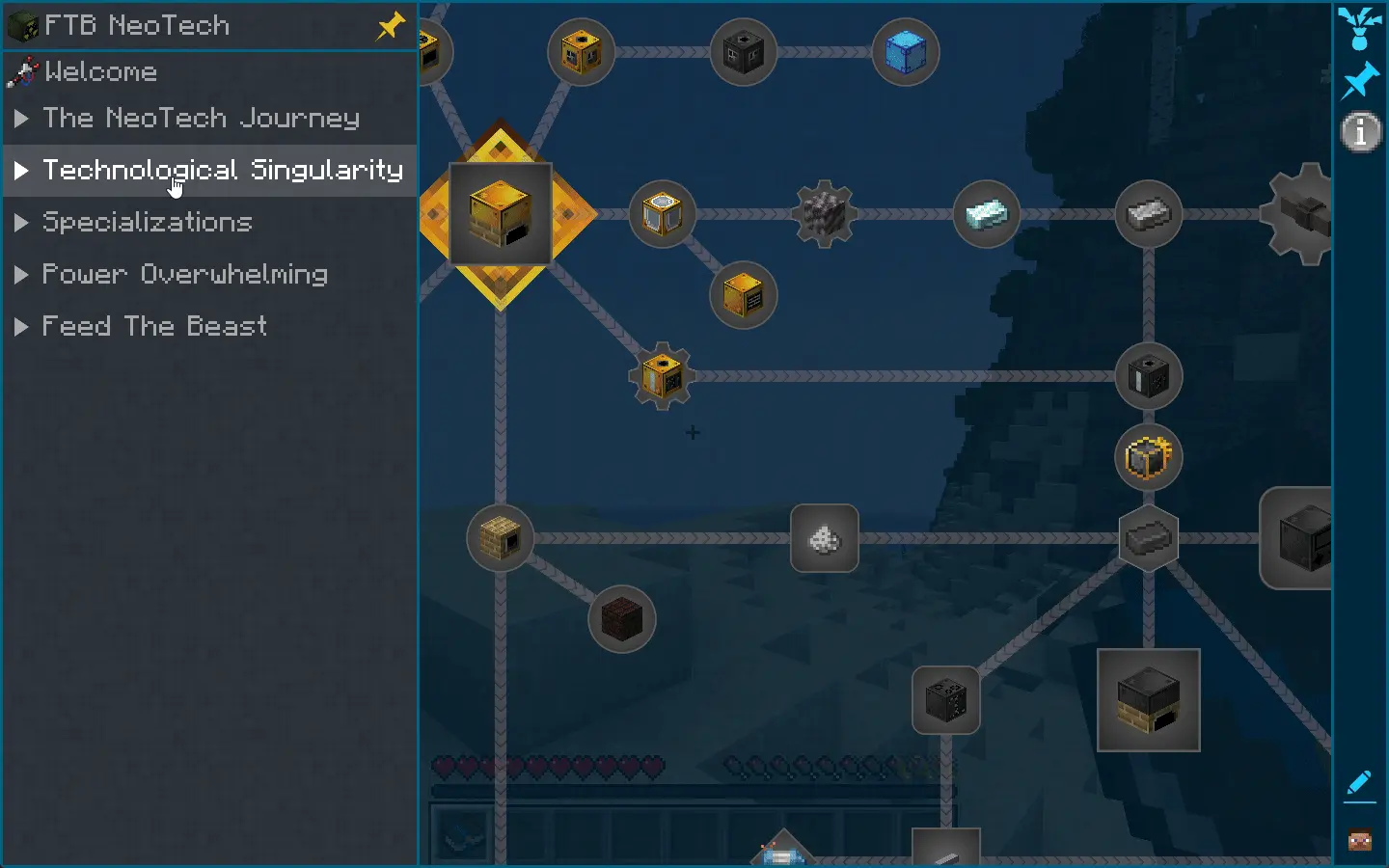
Task: Click the FTB NeoTech book icon
Action: [x=21, y=25]
